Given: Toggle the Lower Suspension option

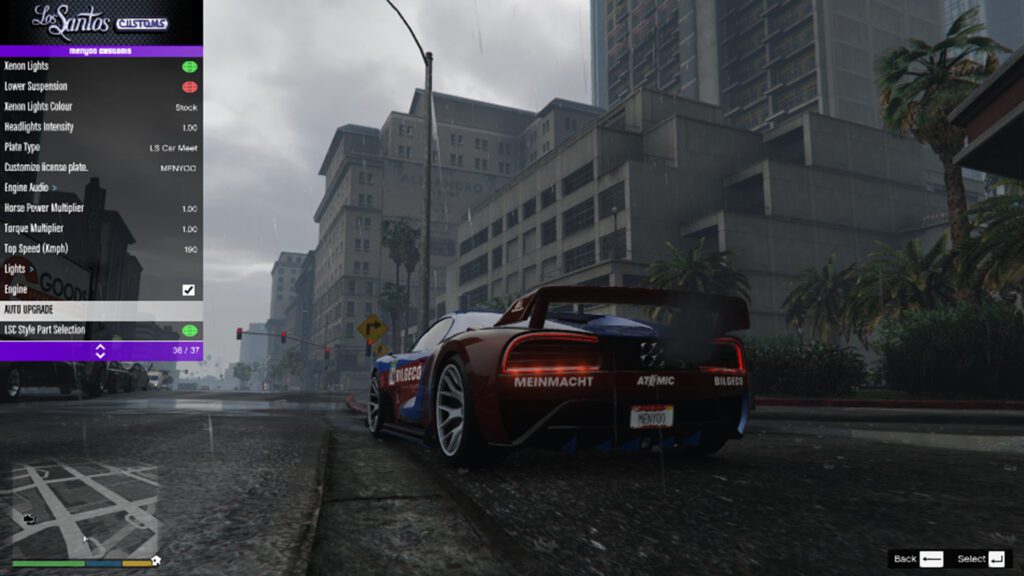Looking at the screenshot, I should [189, 87].
